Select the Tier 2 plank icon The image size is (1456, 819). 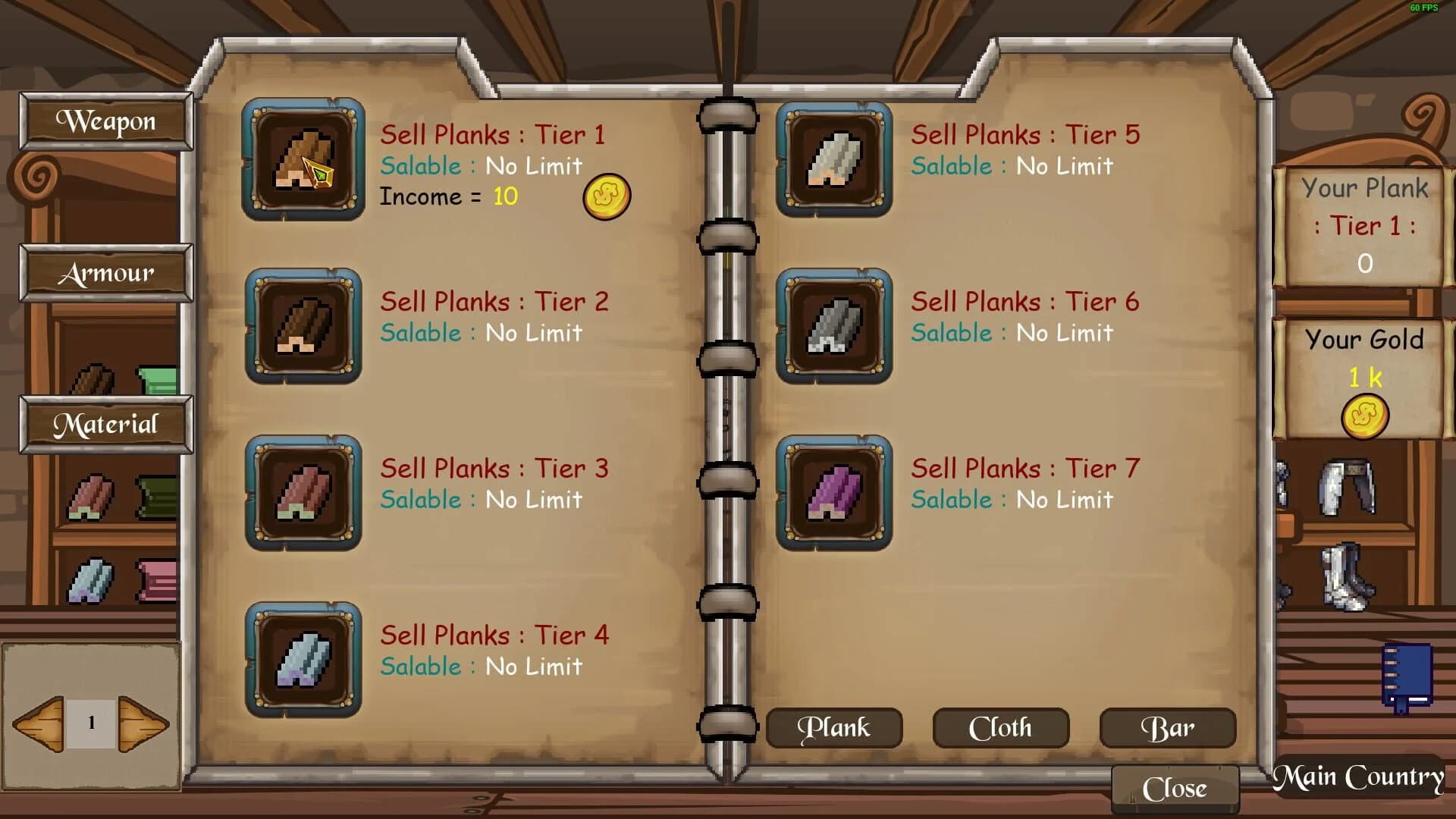303,327
